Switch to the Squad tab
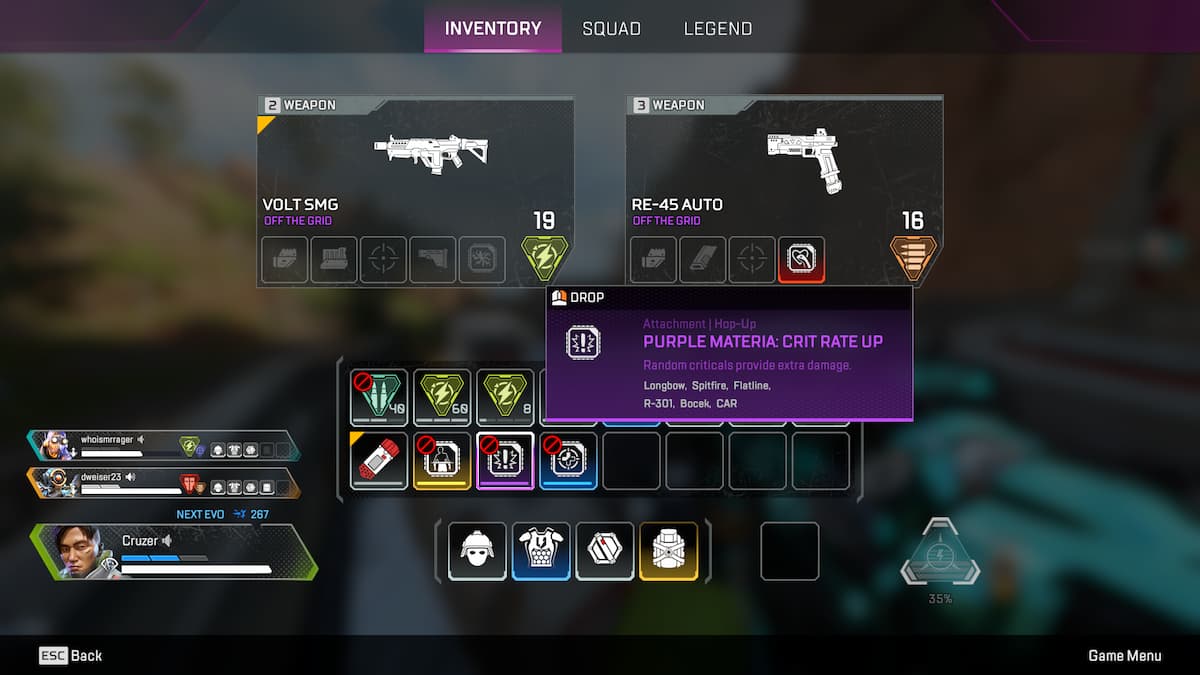Viewport: 1200px width, 675px height. [x=611, y=29]
